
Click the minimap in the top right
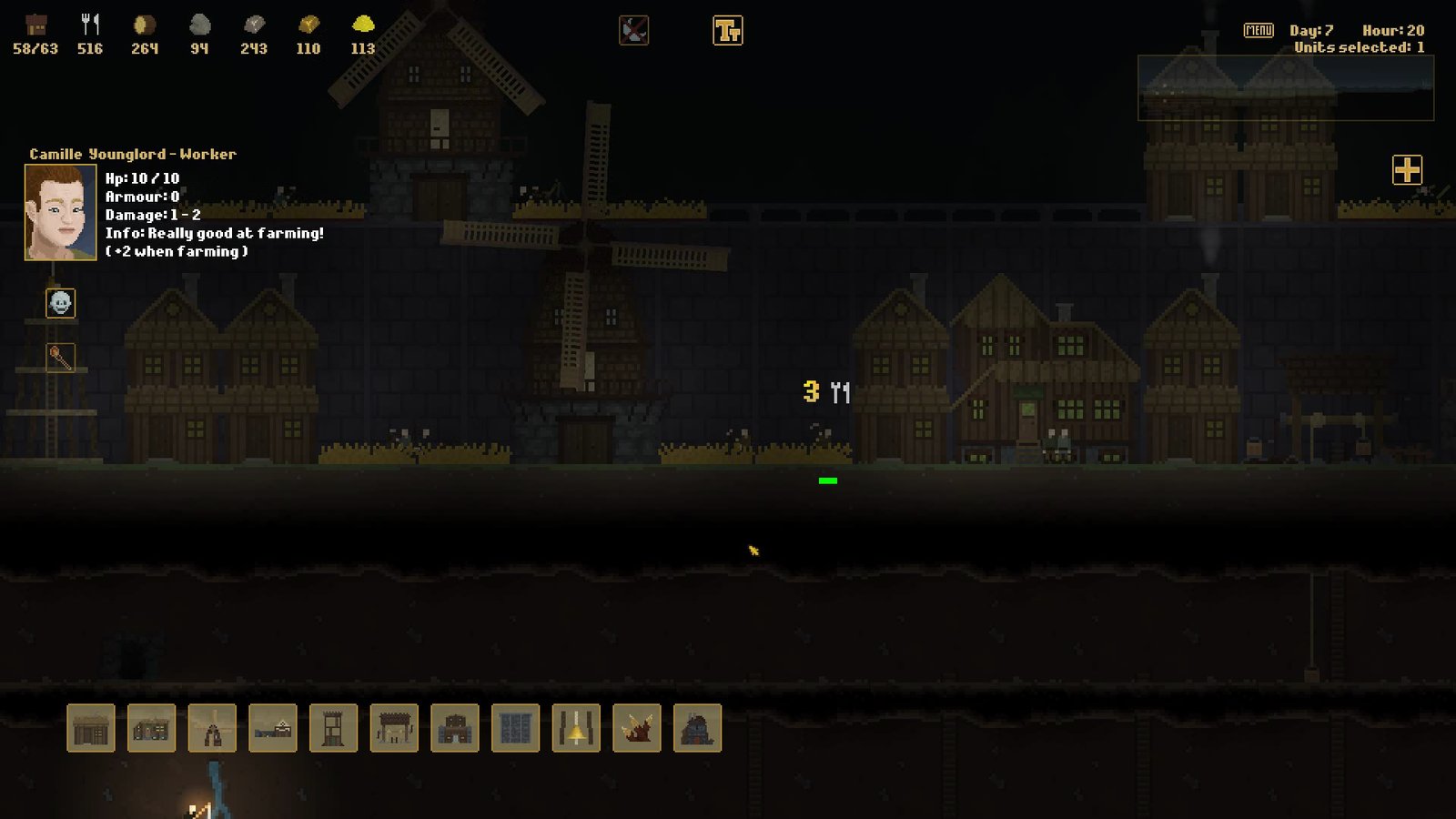pos(1285,89)
